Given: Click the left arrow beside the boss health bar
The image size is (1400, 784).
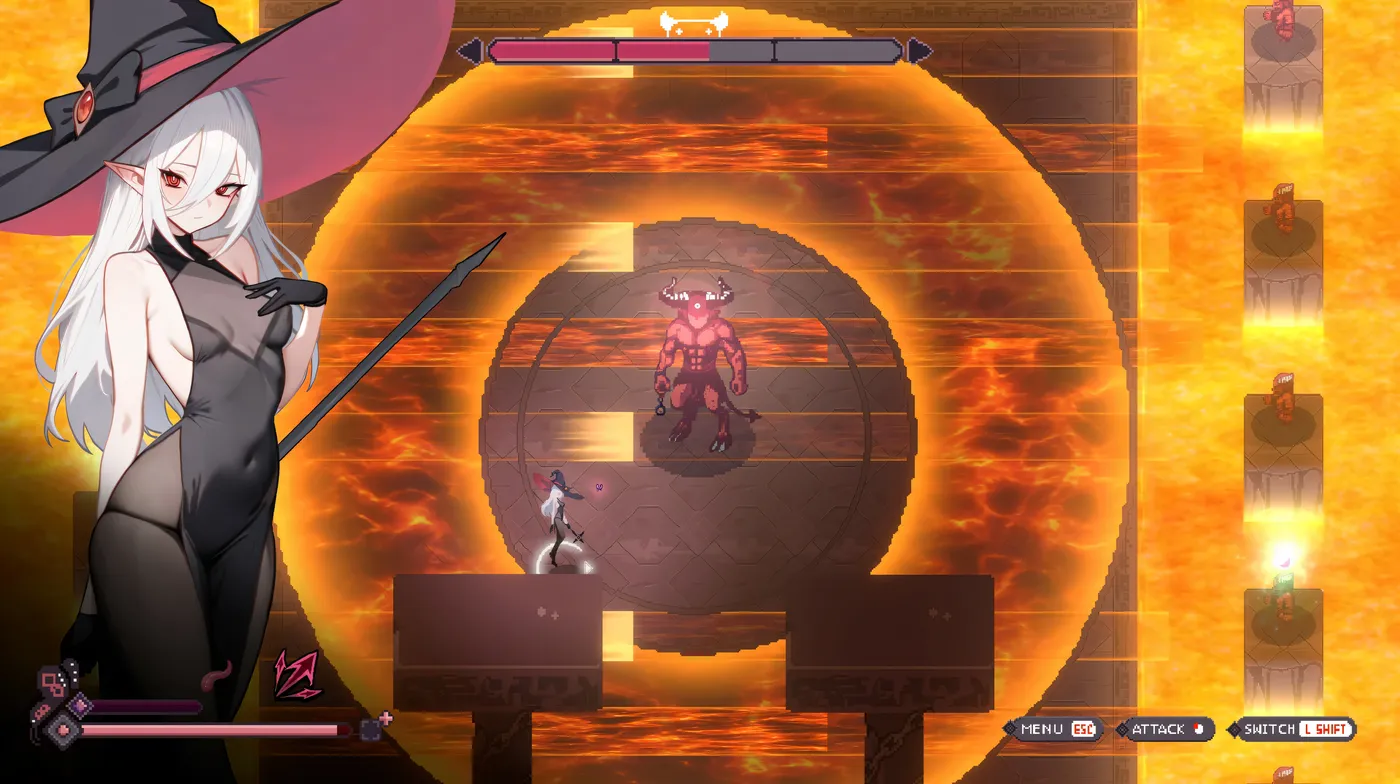Looking at the screenshot, I should 470,48.
